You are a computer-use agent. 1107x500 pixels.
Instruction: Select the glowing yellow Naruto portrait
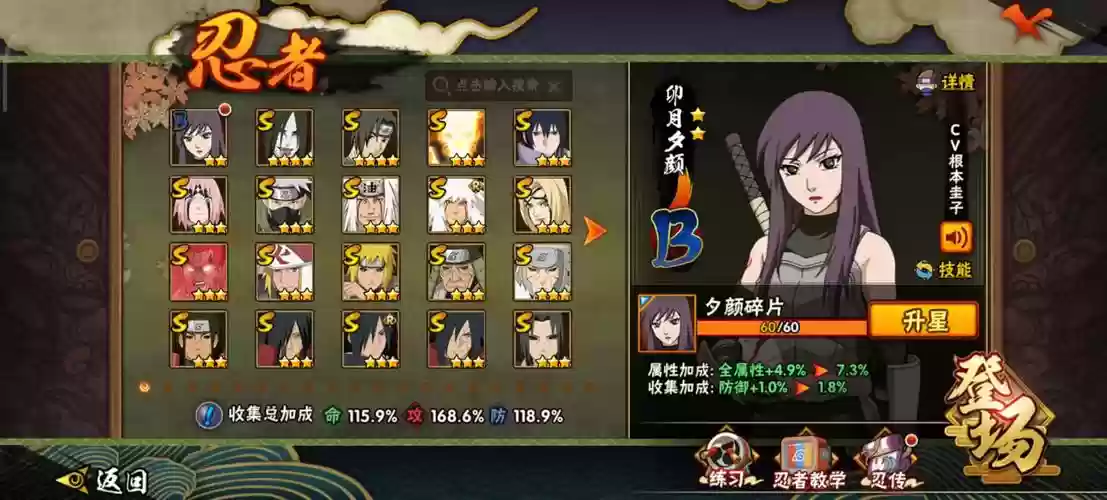(x=456, y=138)
